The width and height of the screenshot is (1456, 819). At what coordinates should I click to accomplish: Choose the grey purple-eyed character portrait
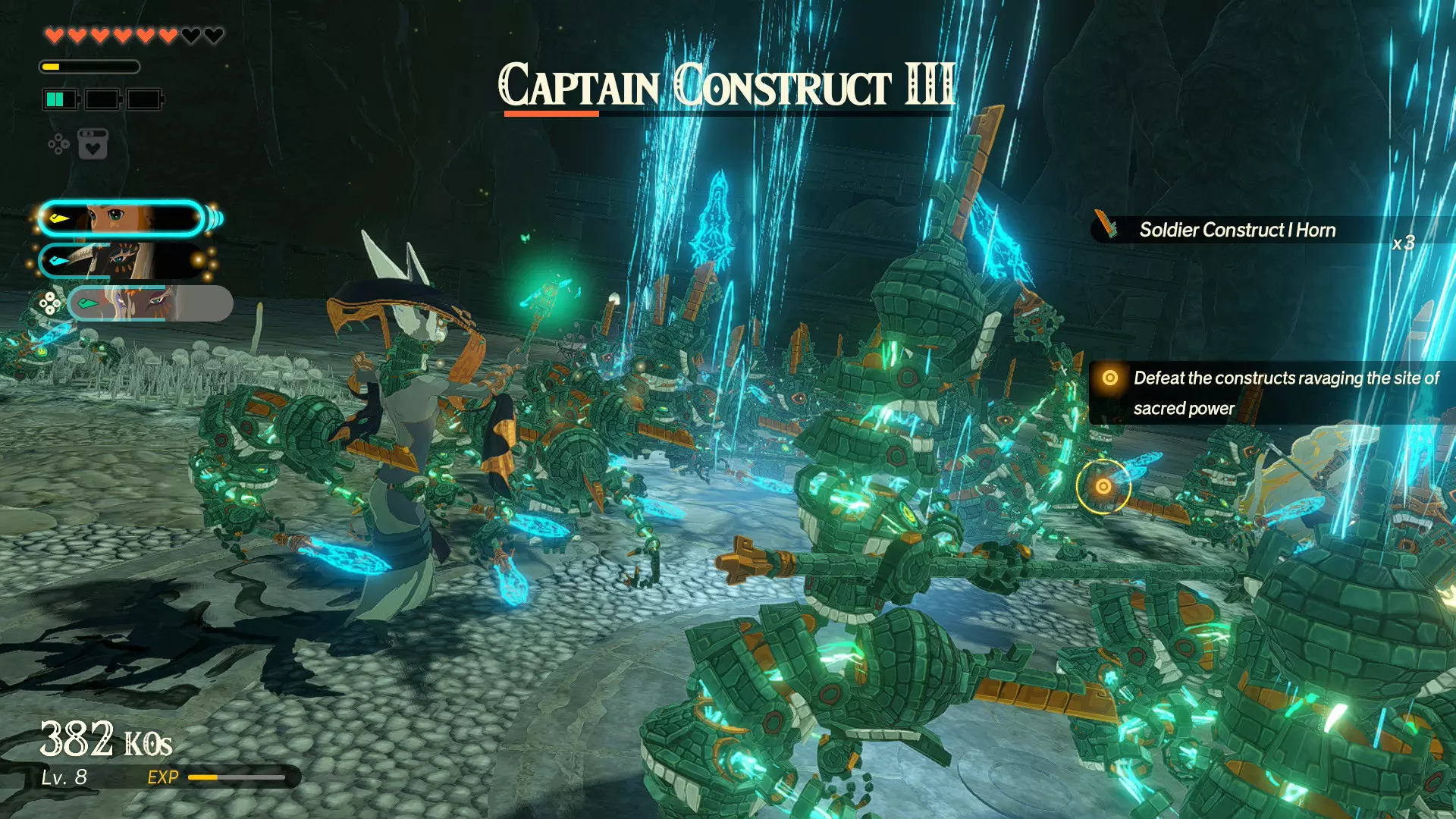tap(149, 304)
